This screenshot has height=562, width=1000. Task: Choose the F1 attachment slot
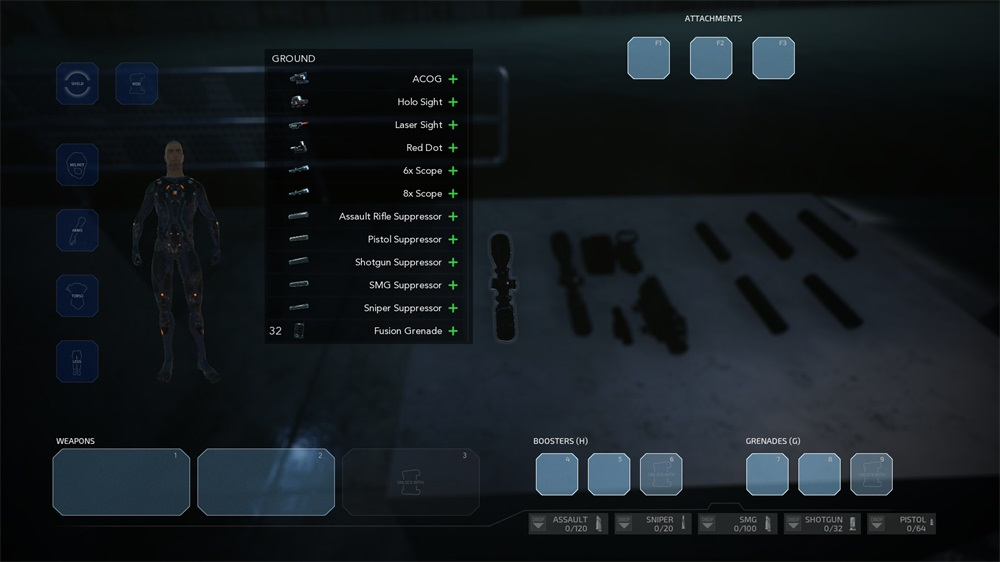[648, 58]
